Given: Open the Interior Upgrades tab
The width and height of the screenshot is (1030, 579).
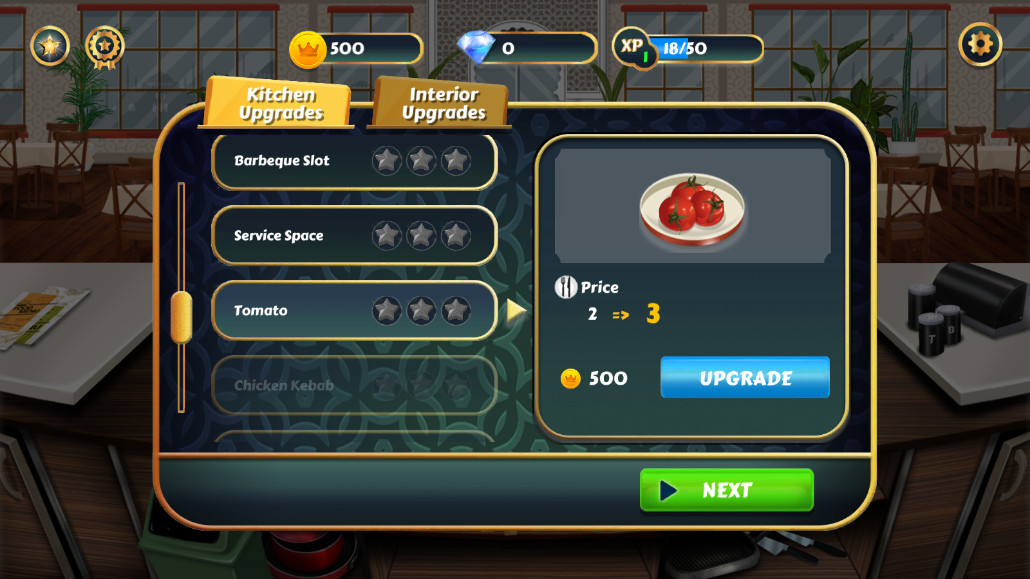Looking at the screenshot, I should 443,104.
